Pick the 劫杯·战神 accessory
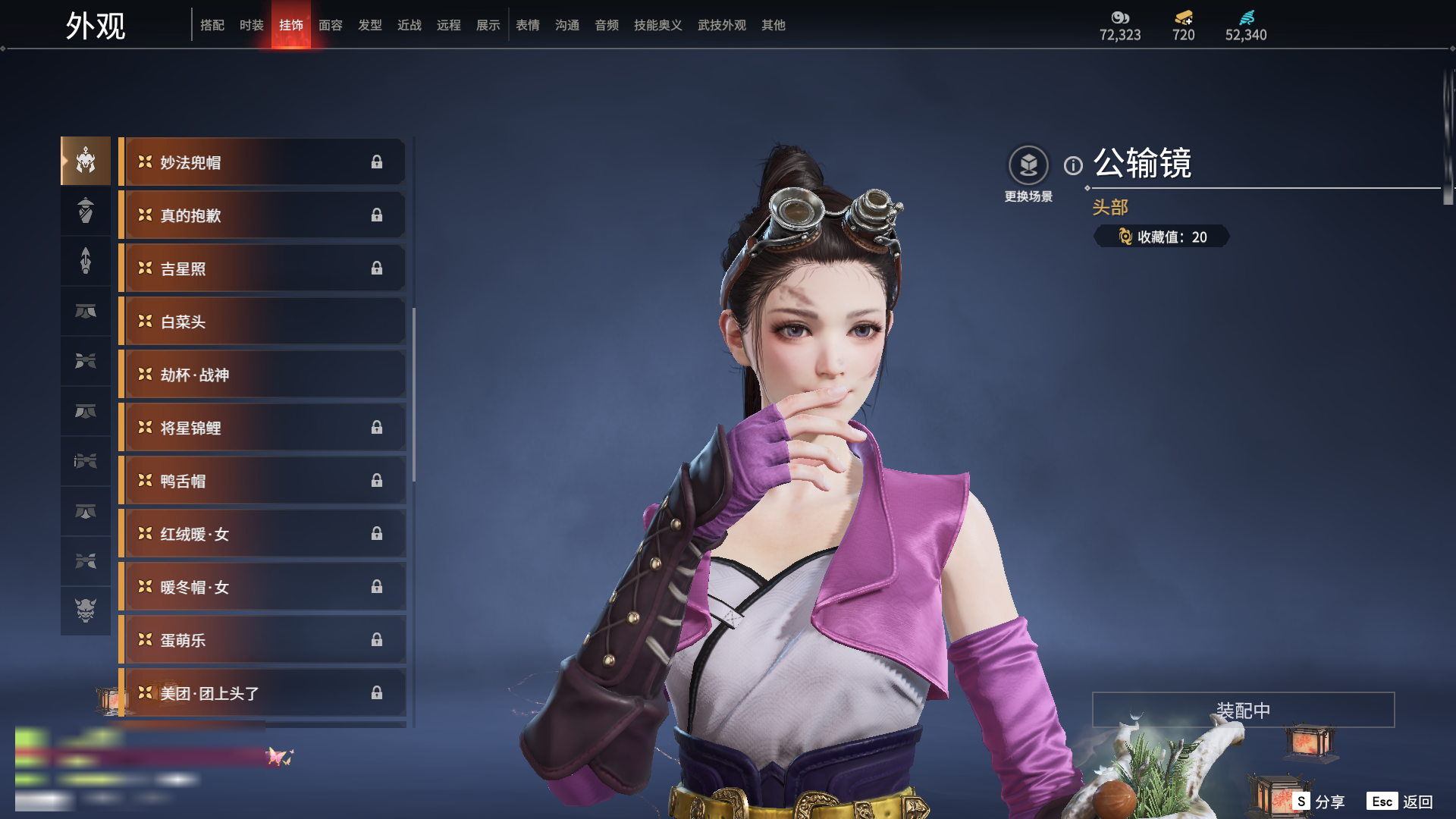Viewport: 1456px width, 819px height. coord(262,375)
